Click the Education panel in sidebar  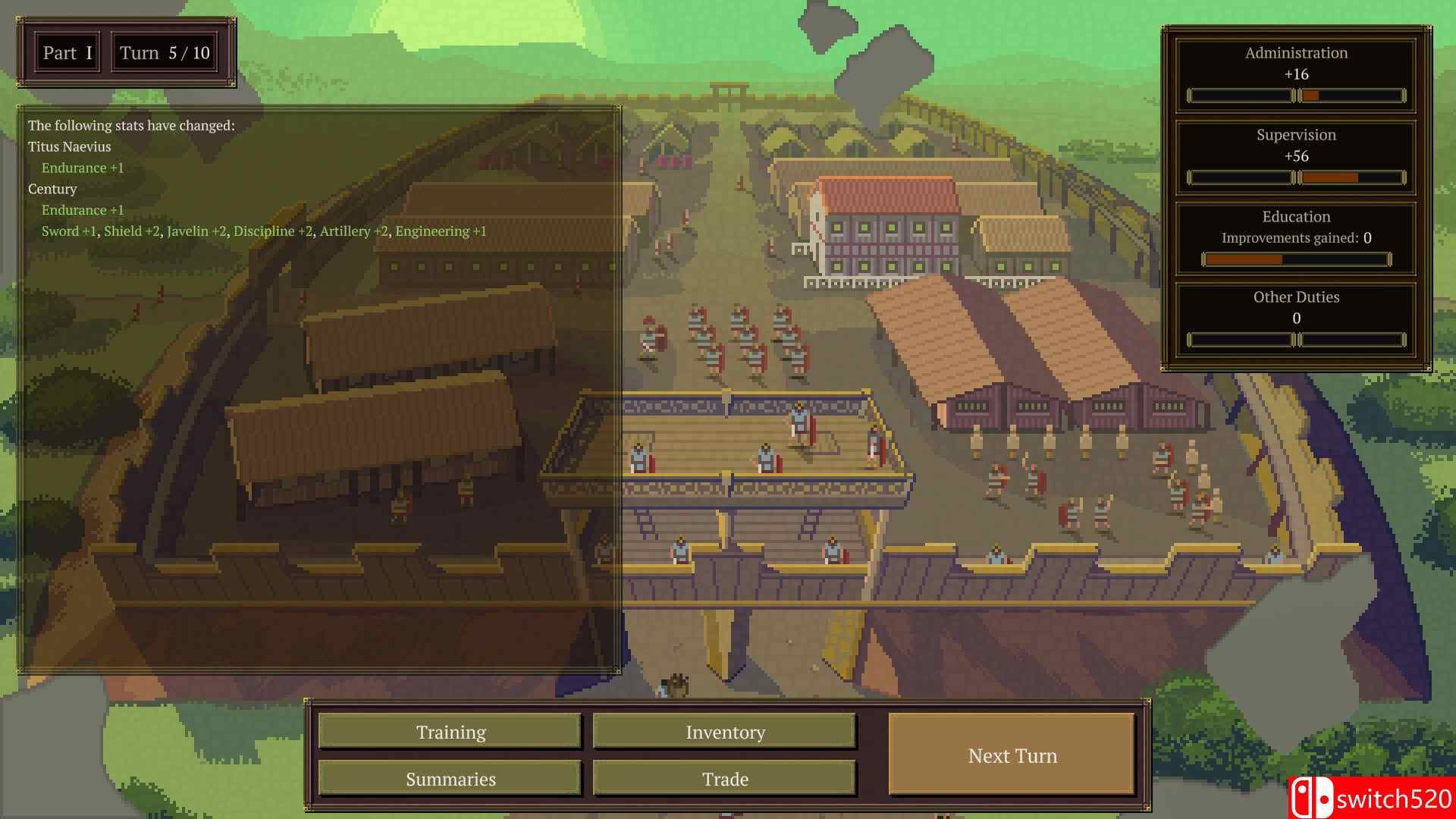[1295, 217]
